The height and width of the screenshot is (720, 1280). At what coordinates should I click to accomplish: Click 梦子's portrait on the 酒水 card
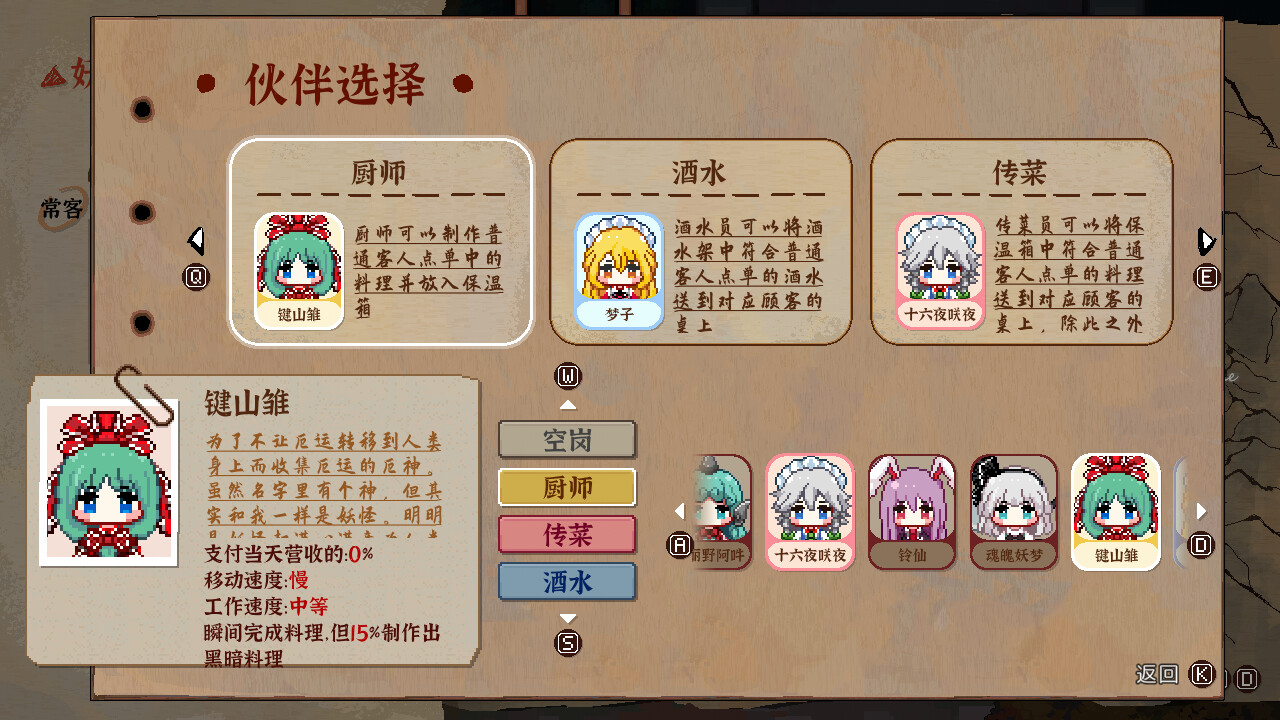(x=618, y=270)
